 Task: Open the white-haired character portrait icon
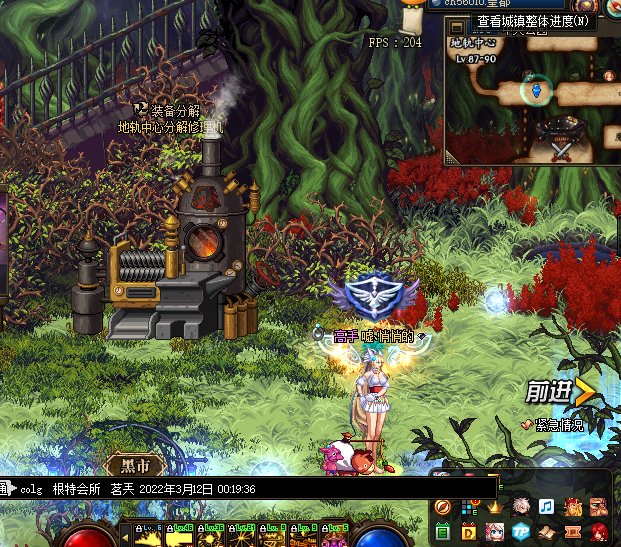coord(521,506)
